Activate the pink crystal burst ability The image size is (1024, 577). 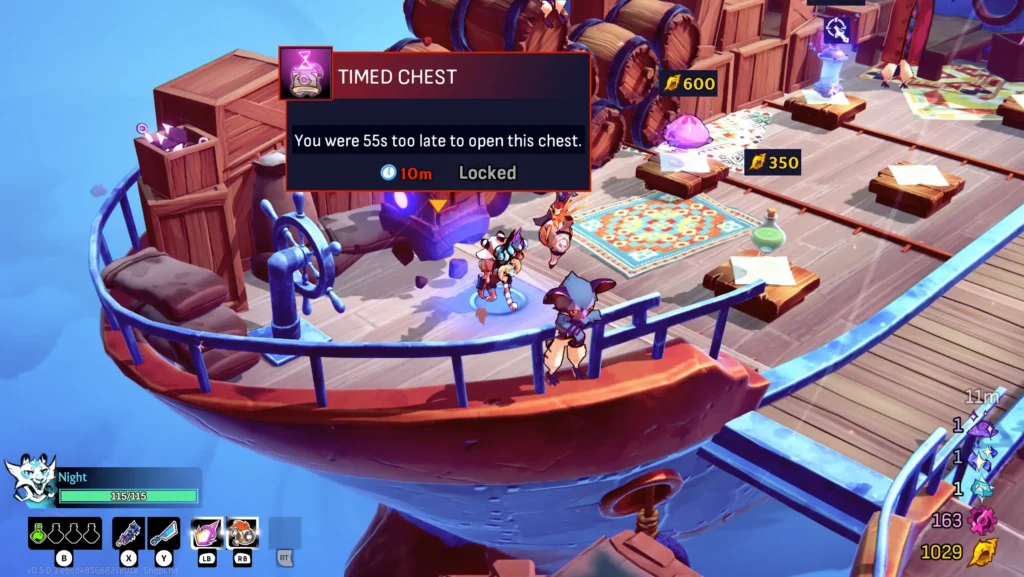coord(207,533)
